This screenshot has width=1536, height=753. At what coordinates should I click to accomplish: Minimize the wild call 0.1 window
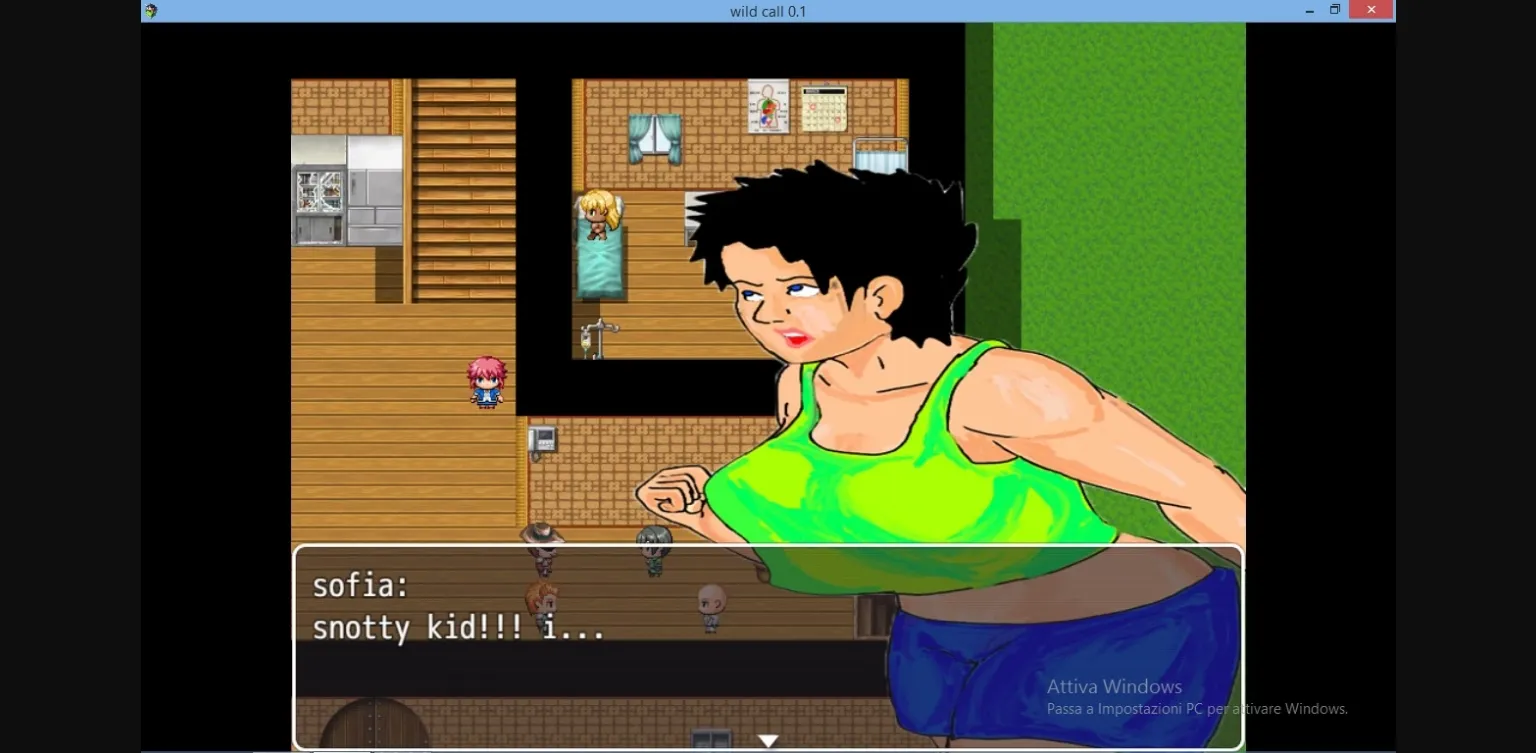tap(1309, 10)
